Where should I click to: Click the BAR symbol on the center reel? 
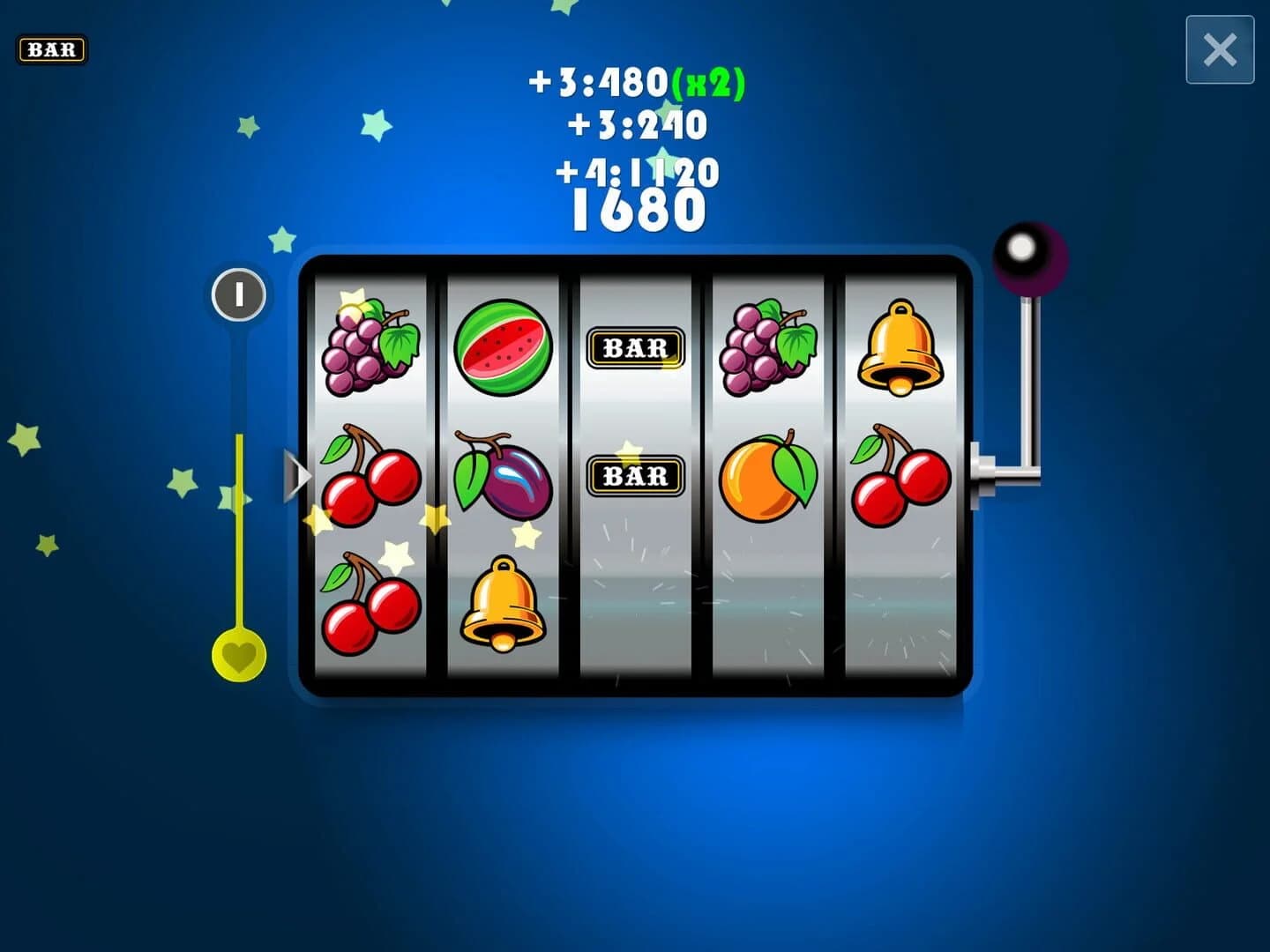click(635, 347)
